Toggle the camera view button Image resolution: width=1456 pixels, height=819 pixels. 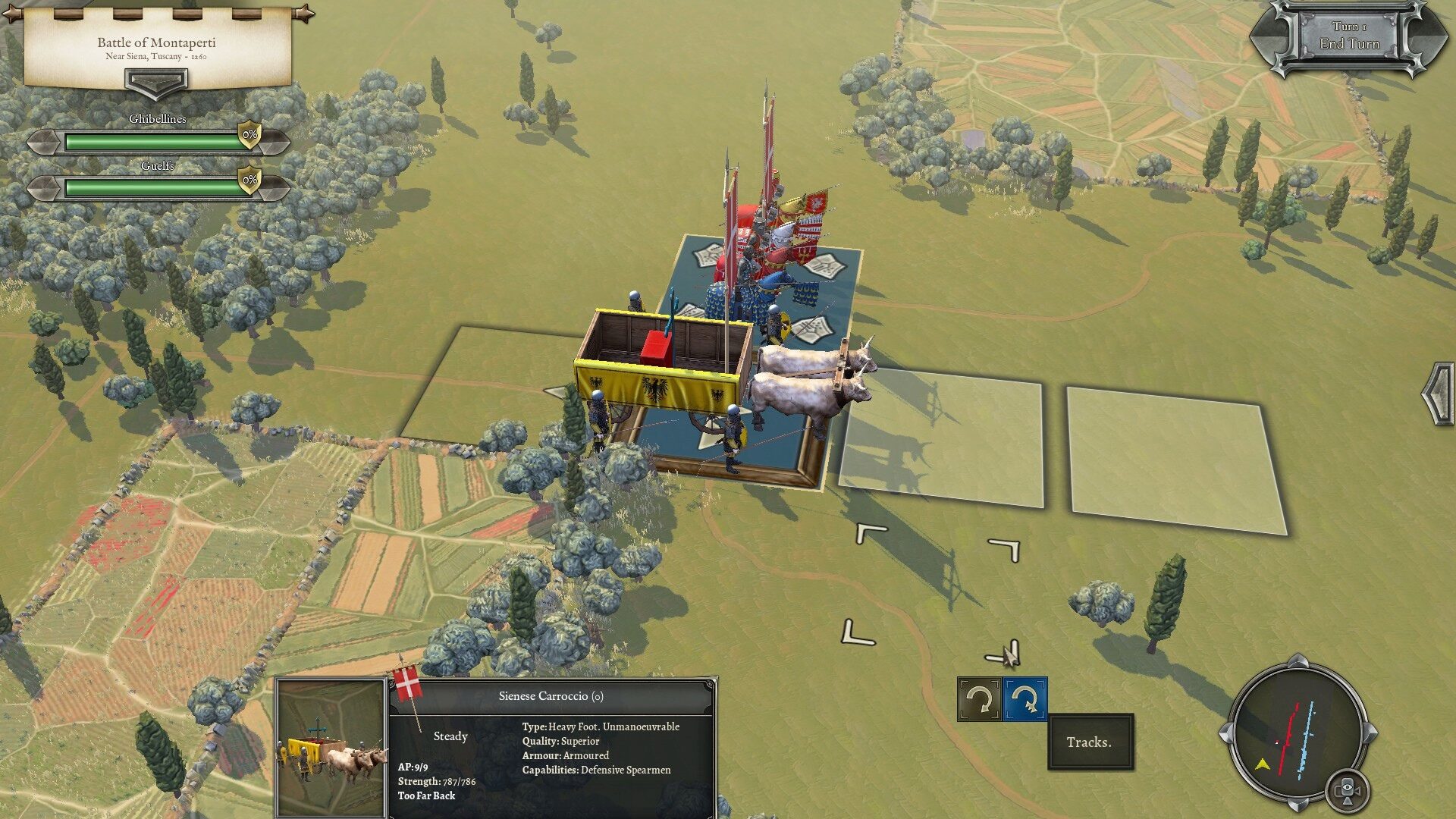tap(1347, 790)
